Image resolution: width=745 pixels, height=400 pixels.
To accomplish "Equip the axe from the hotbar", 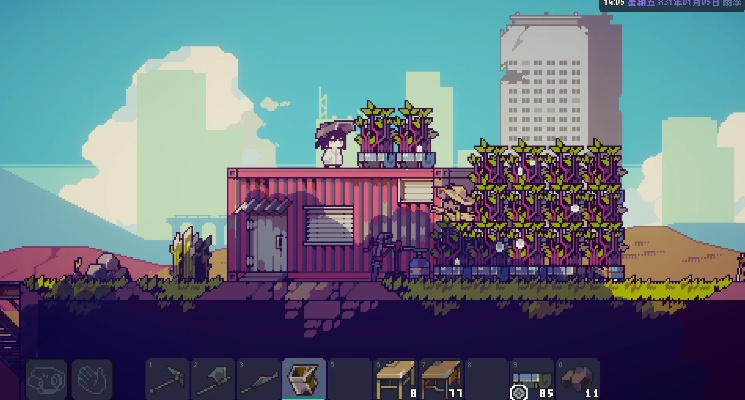I will pos(214,379).
